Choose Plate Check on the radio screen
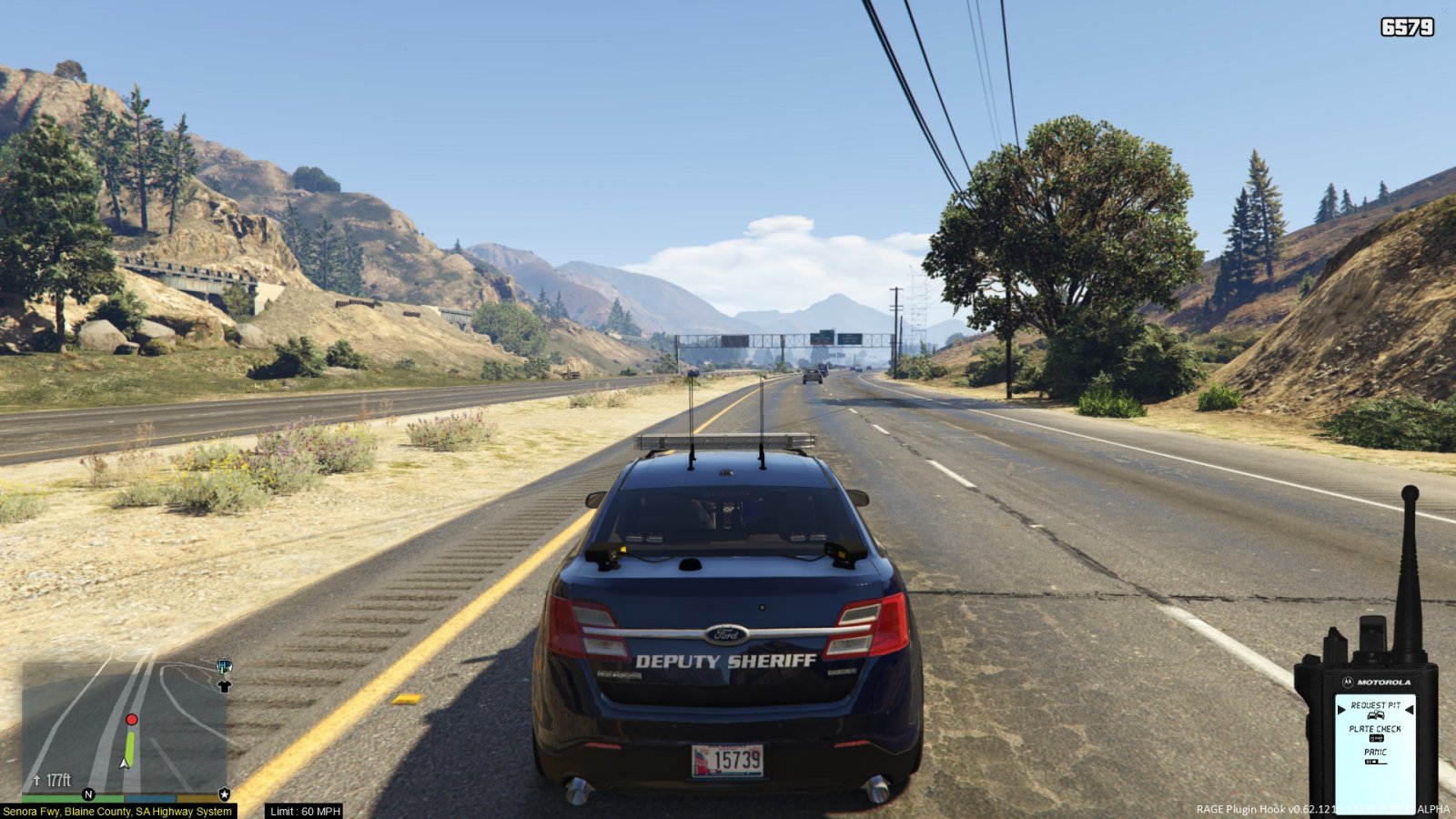Viewport: 1456px width, 819px height. click(x=1375, y=729)
